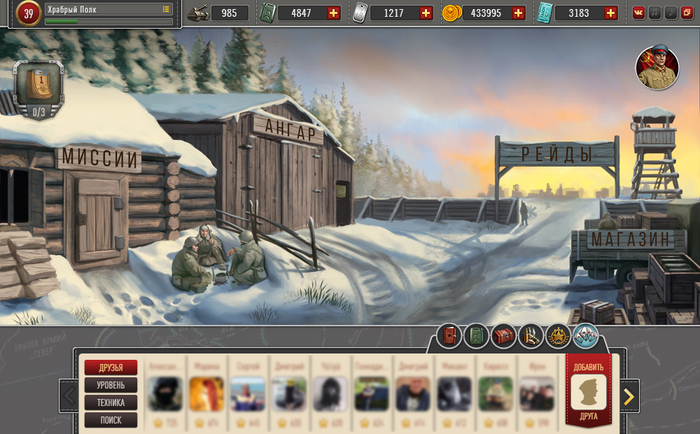Click the plus beside the 1217 resource
This screenshot has height=434, width=700.
tap(426, 13)
